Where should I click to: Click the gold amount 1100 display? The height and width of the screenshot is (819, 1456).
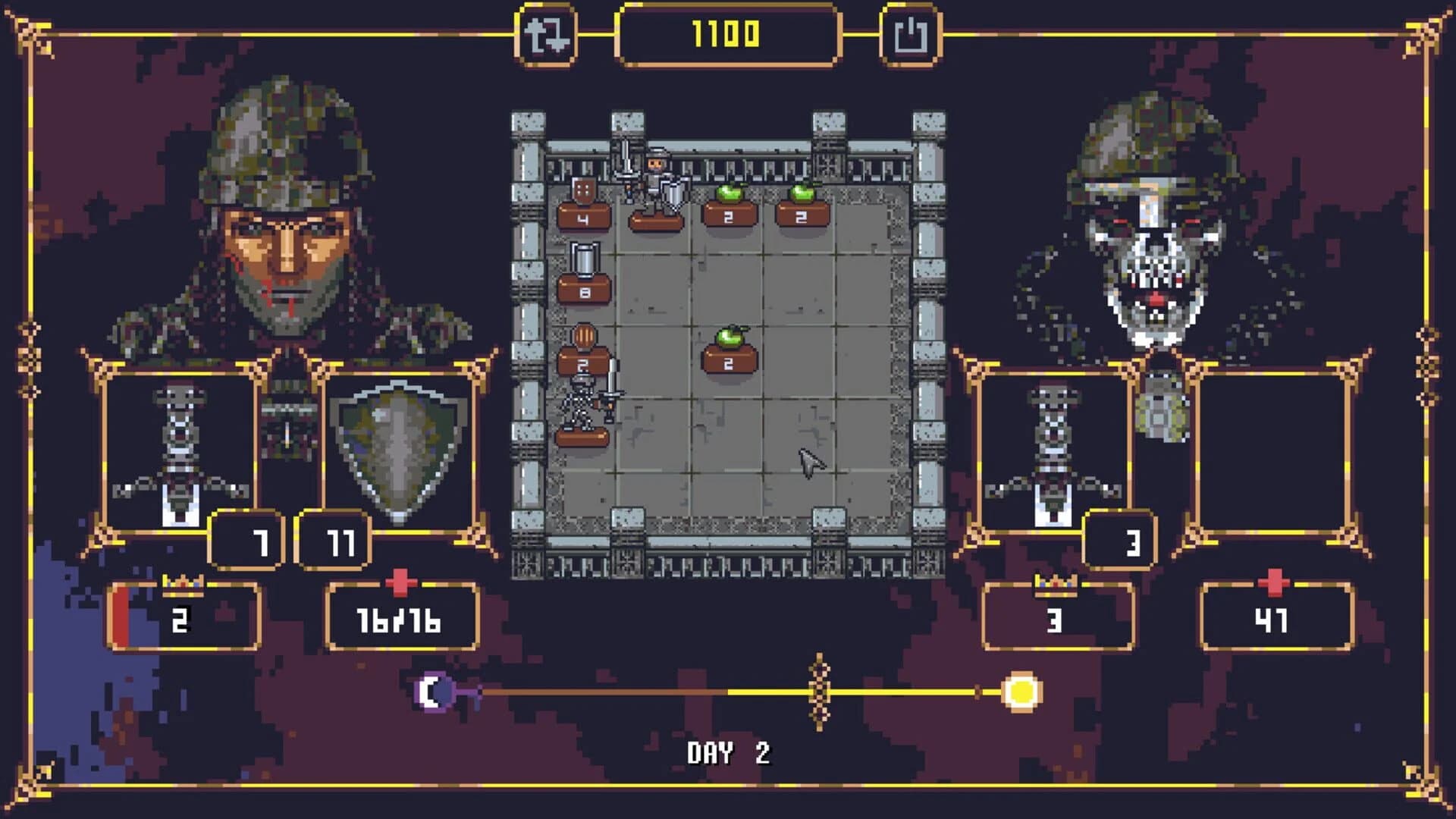[x=726, y=33]
